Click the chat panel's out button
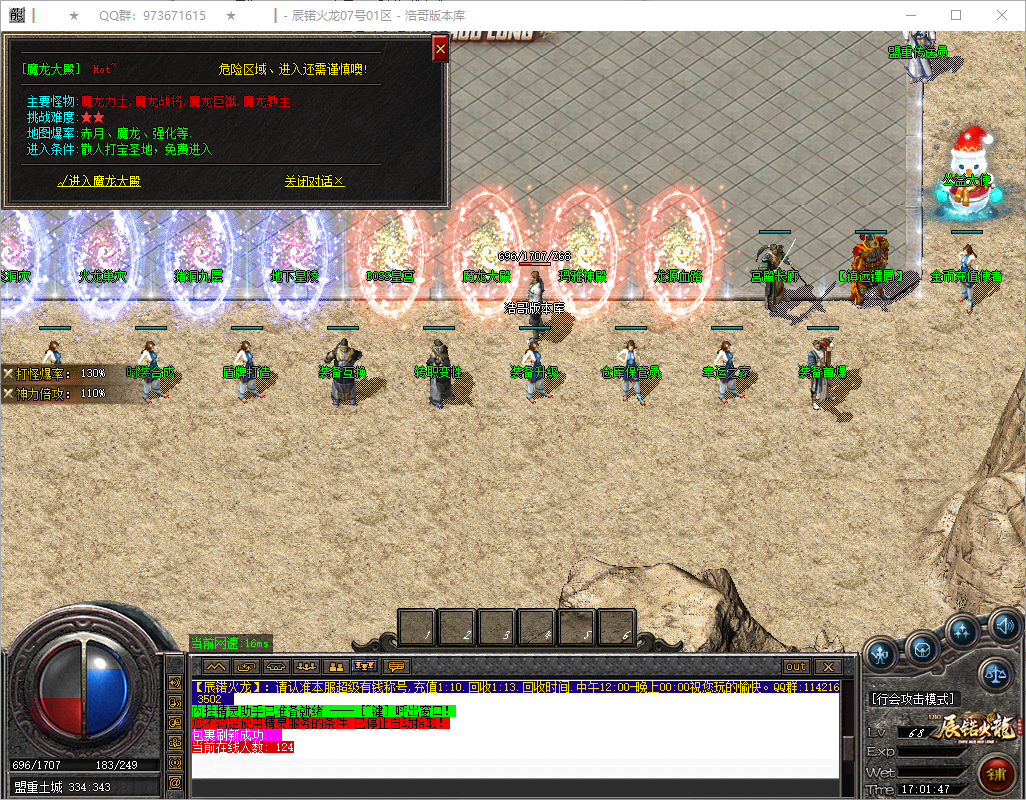1026x800 pixels. click(796, 666)
